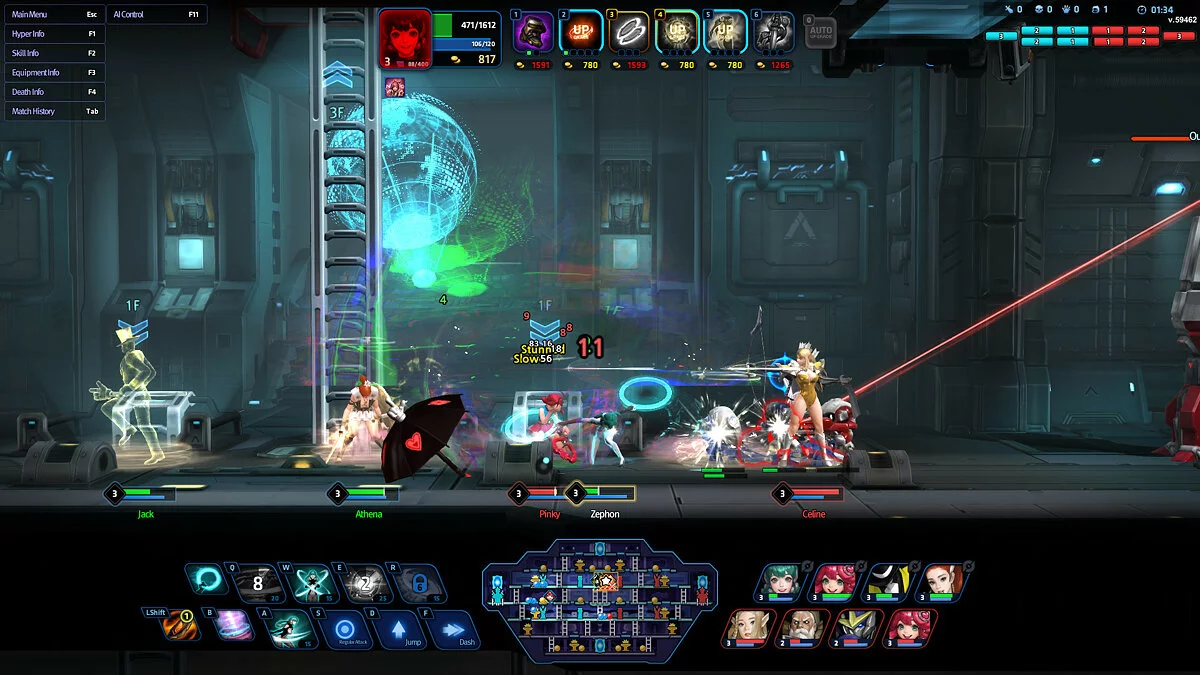Upgrade the white rings item in slot 3
This screenshot has height=675, width=1200.
628,33
